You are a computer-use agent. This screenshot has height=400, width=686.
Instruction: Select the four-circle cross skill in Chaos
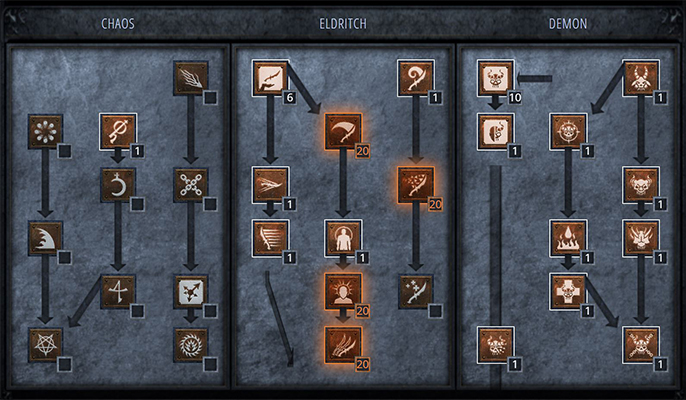point(190,184)
